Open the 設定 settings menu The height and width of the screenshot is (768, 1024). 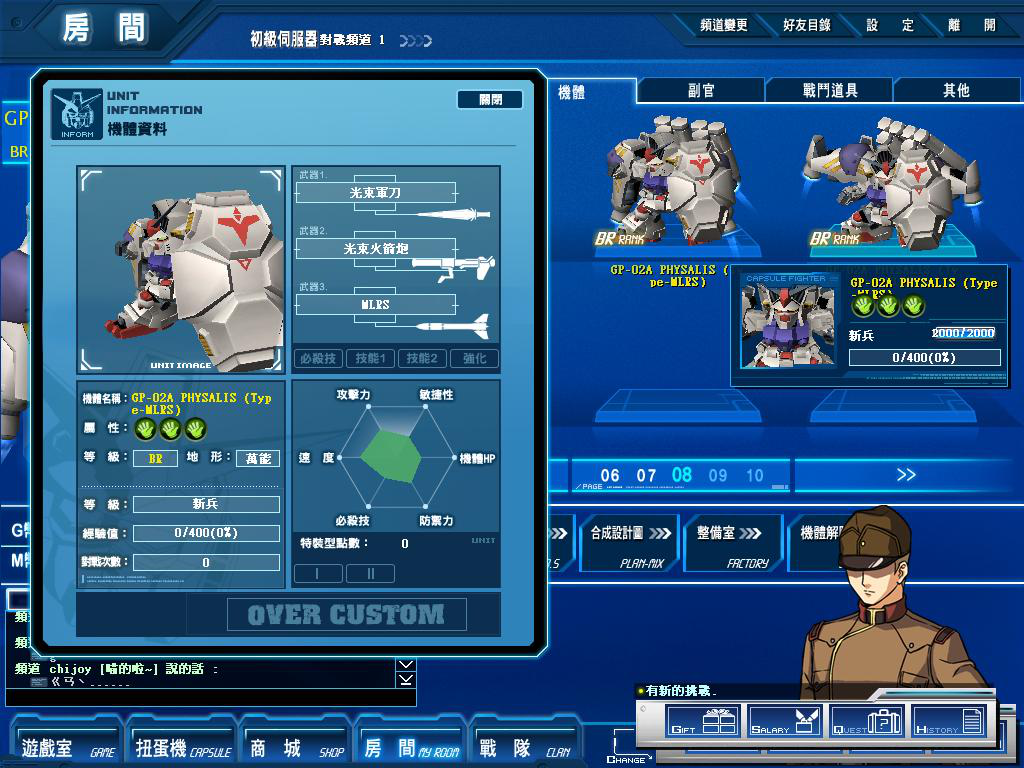coord(890,25)
